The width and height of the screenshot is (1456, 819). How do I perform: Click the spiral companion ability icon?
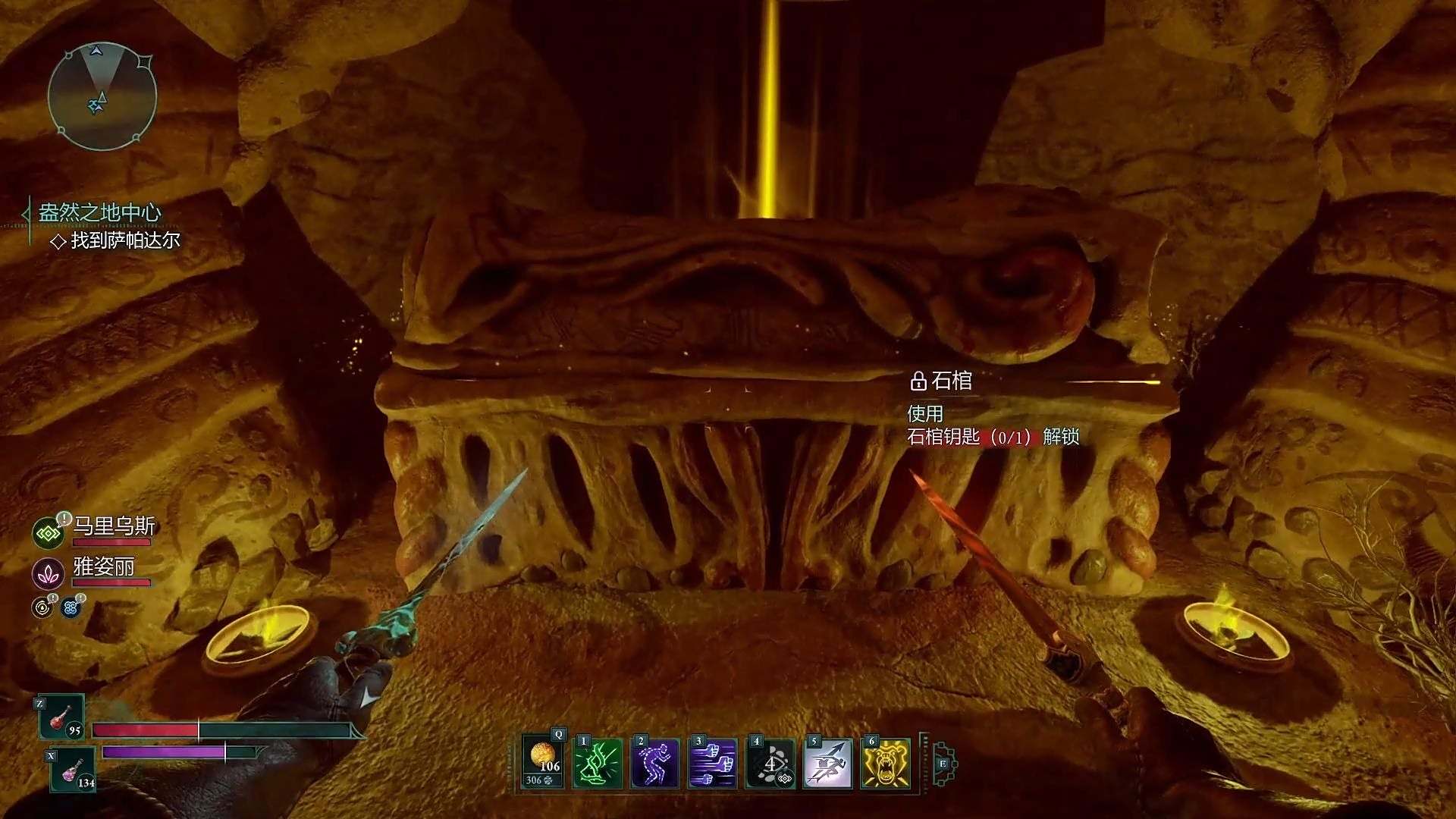coord(42,607)
